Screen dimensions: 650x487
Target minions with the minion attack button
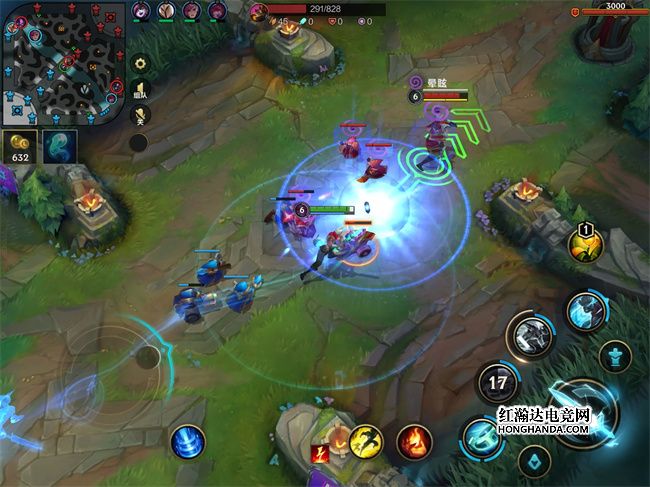pyautogui.click(x=534, y=460)
